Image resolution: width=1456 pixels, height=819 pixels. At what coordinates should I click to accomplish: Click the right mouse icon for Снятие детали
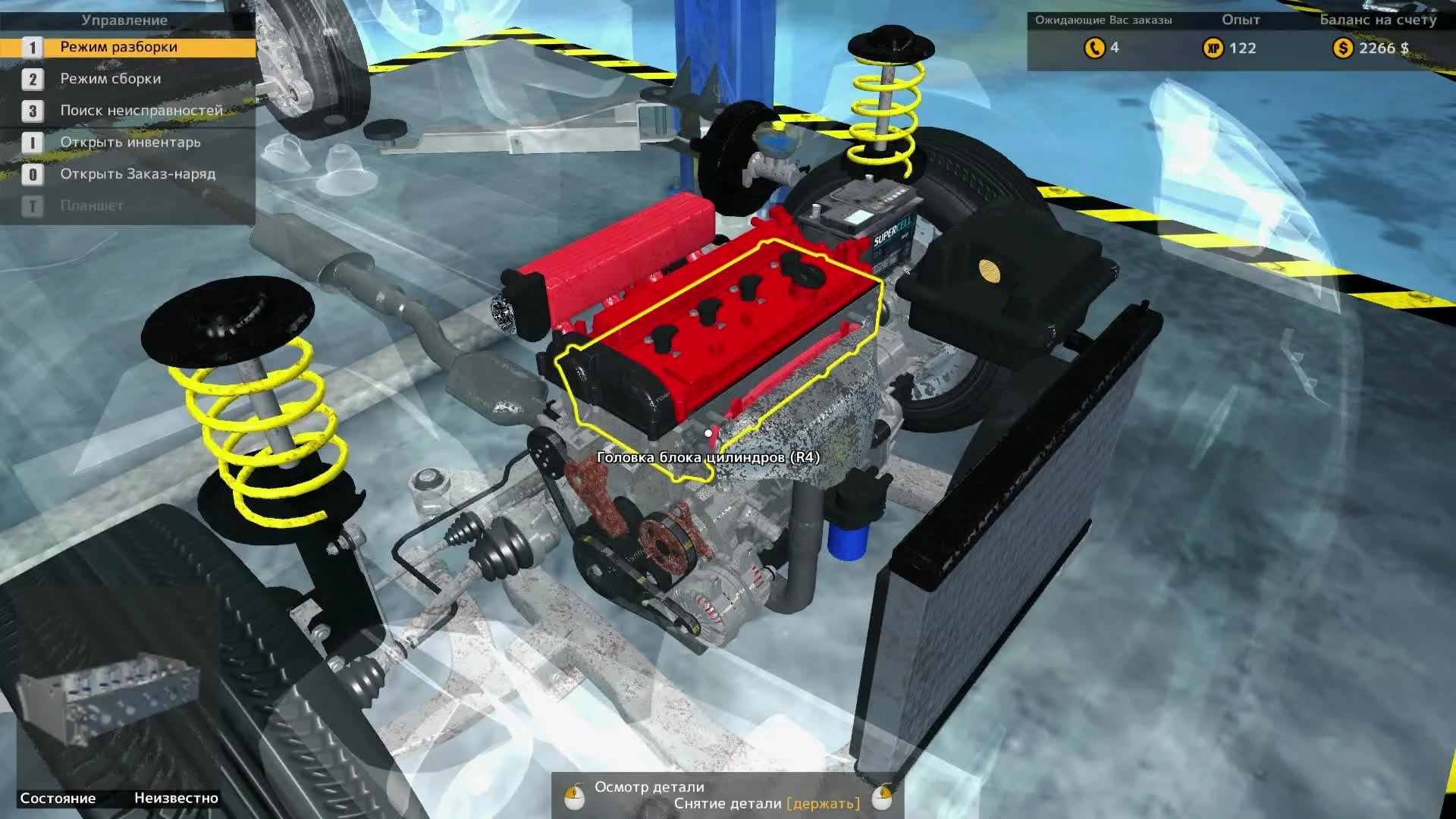point(883,799)
